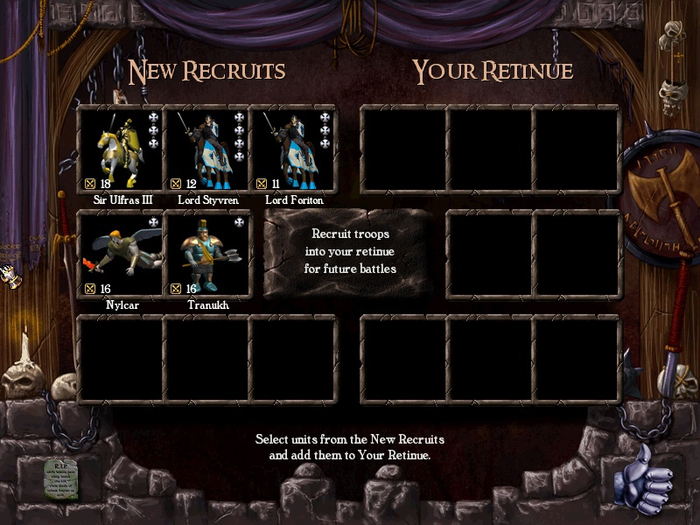Choose the Tranukh recruit

coord(206,254)
